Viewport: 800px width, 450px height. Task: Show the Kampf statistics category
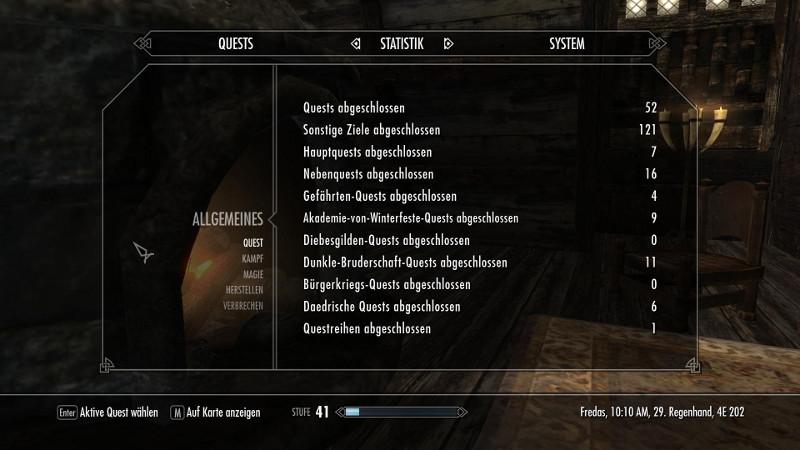point(252,258)
